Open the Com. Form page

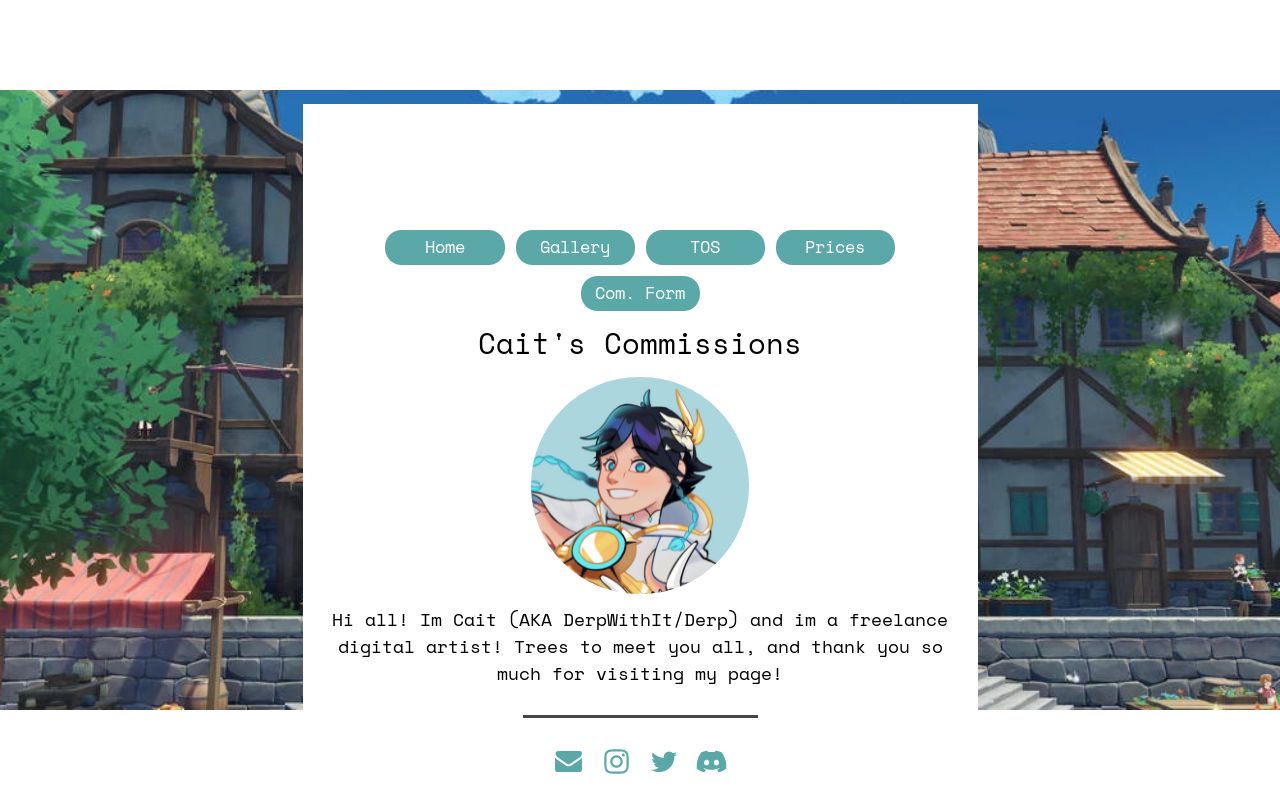640,293
